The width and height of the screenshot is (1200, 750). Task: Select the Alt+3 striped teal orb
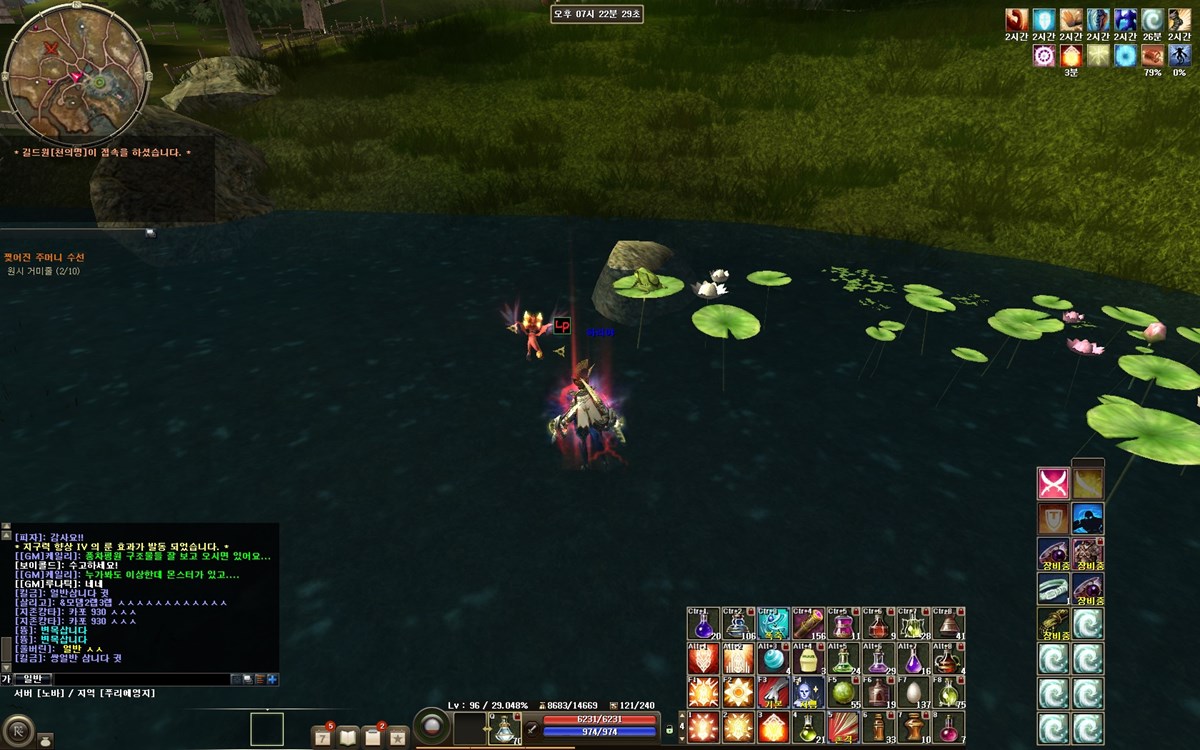point(773,659)
